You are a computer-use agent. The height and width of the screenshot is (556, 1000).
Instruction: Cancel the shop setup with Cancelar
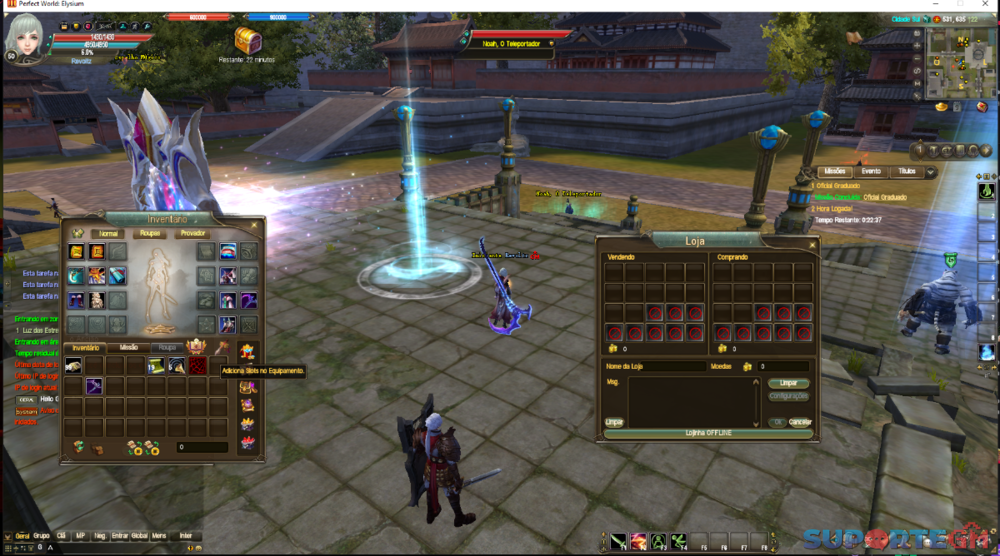[x=799, y=422]
